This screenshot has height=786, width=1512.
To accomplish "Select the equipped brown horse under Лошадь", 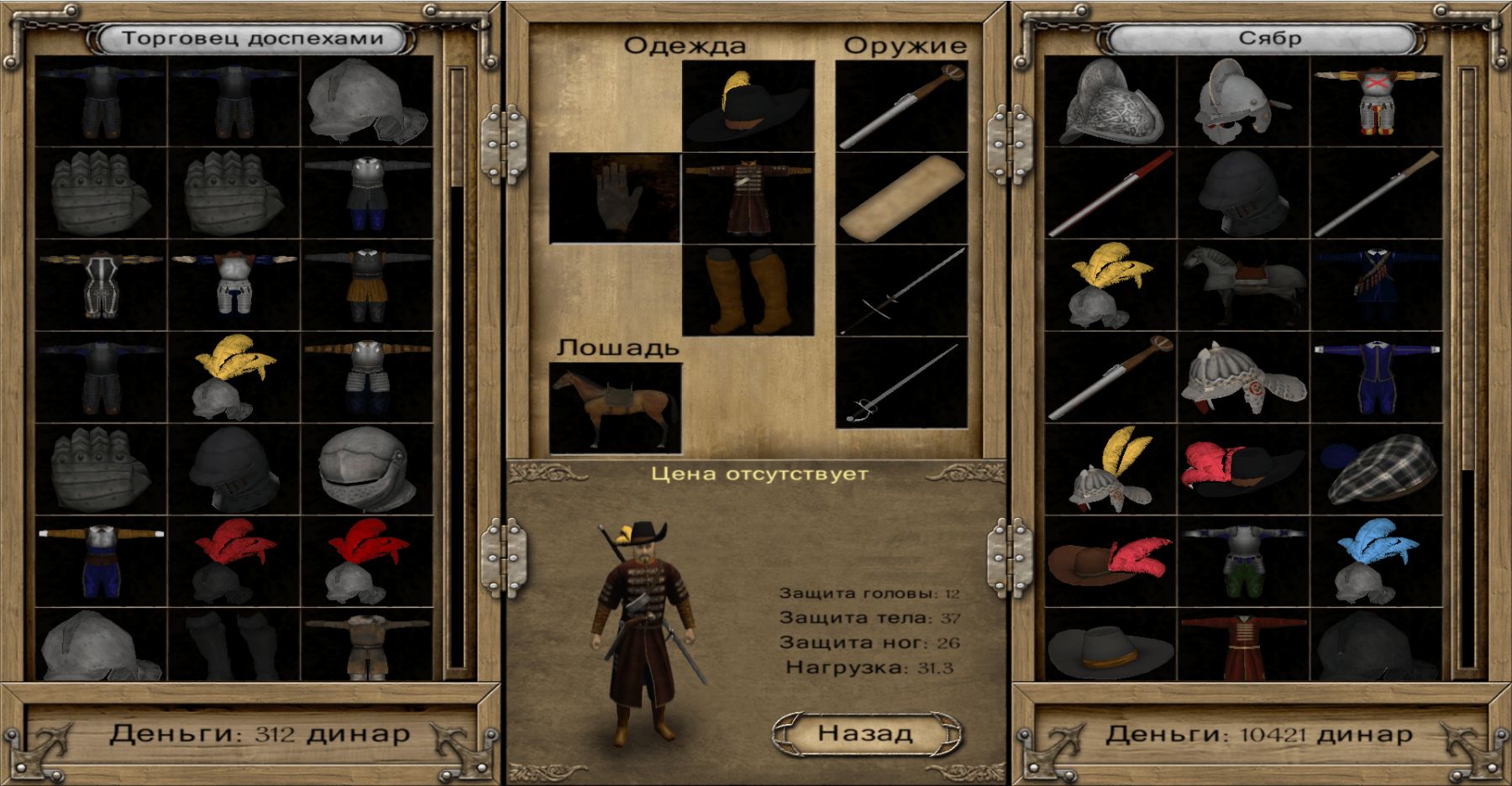I will click(x=615, y=408).
